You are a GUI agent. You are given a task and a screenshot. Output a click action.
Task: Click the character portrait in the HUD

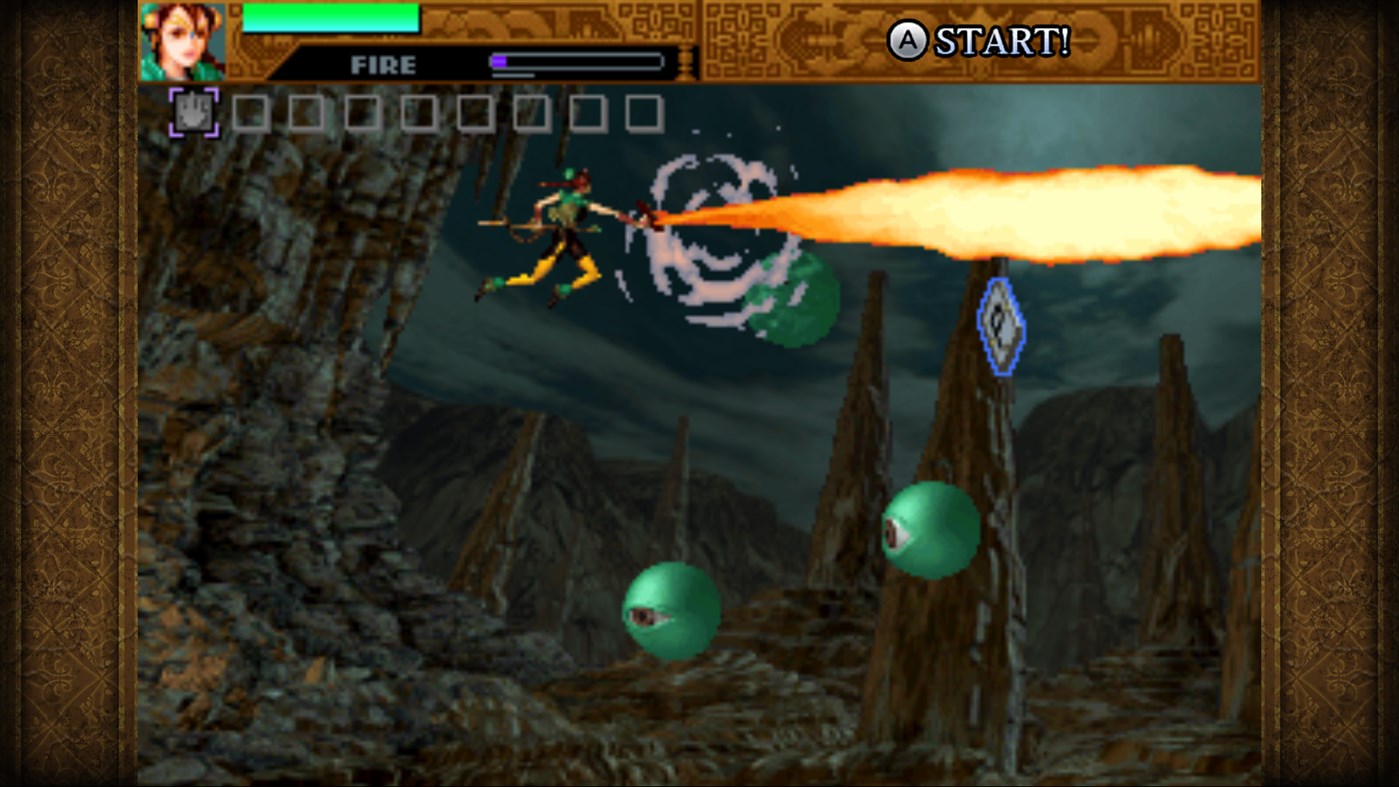tap(182, 40)
